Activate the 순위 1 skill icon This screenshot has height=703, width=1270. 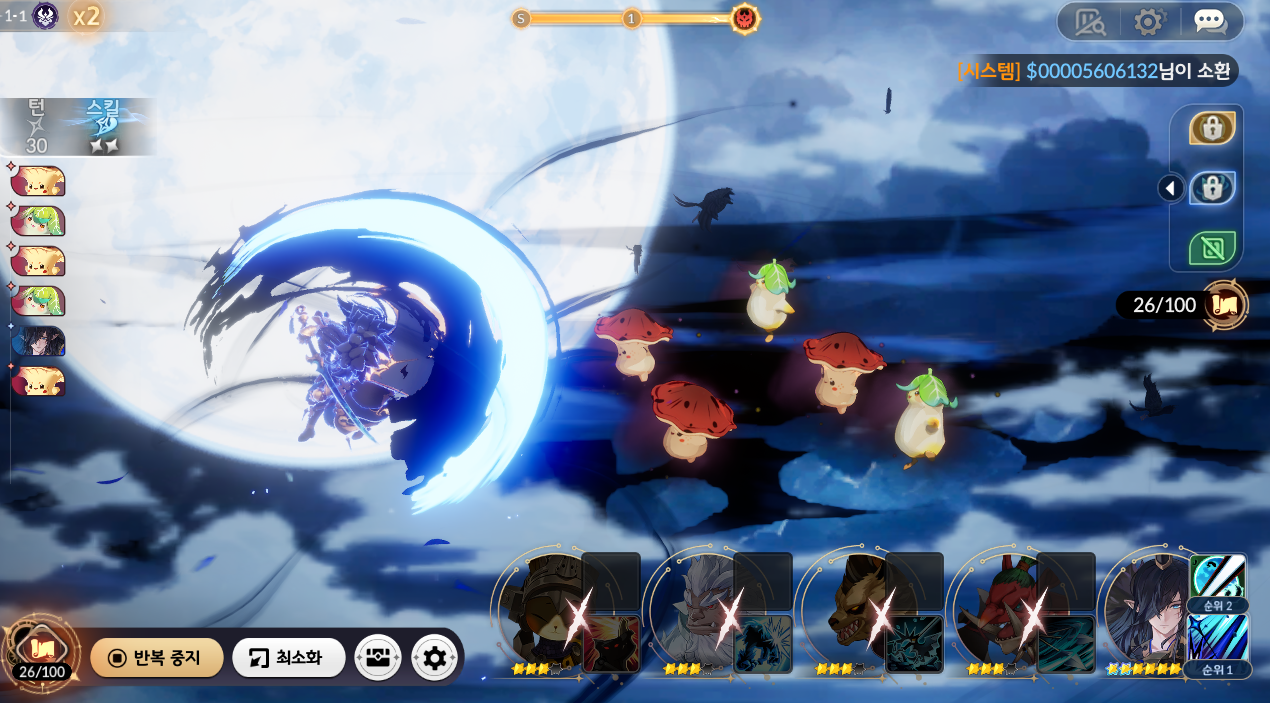tap(1218, 640)
